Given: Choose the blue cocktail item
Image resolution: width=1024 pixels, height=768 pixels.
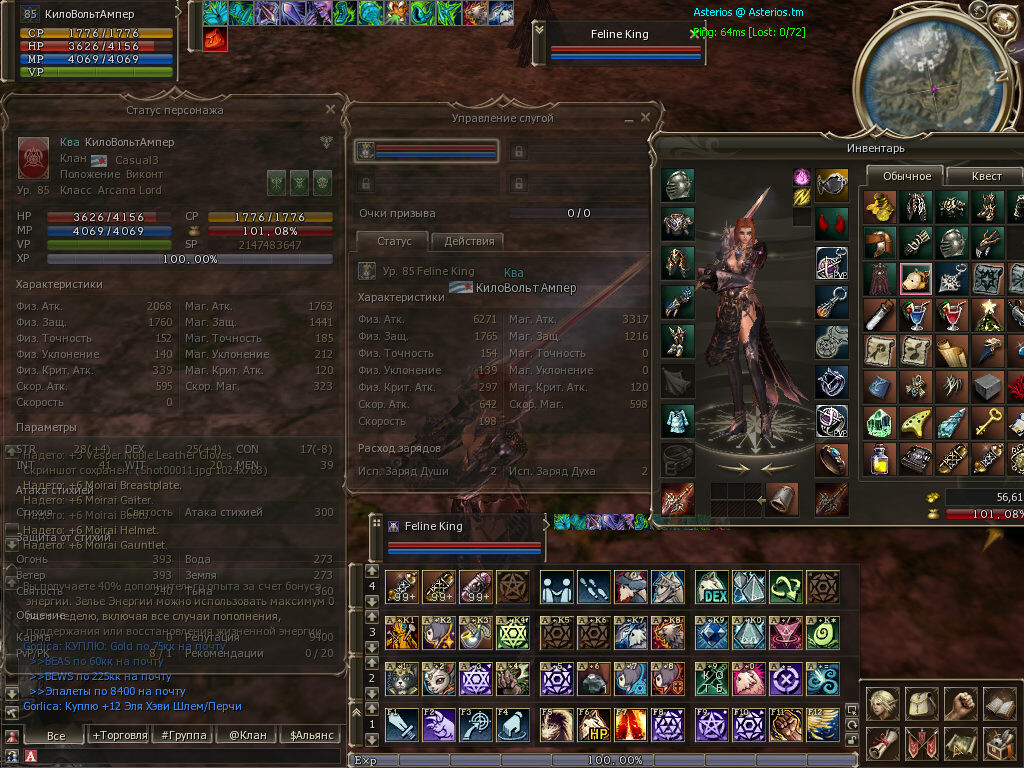Looking at the screenshot, I should tap(916, 314).
